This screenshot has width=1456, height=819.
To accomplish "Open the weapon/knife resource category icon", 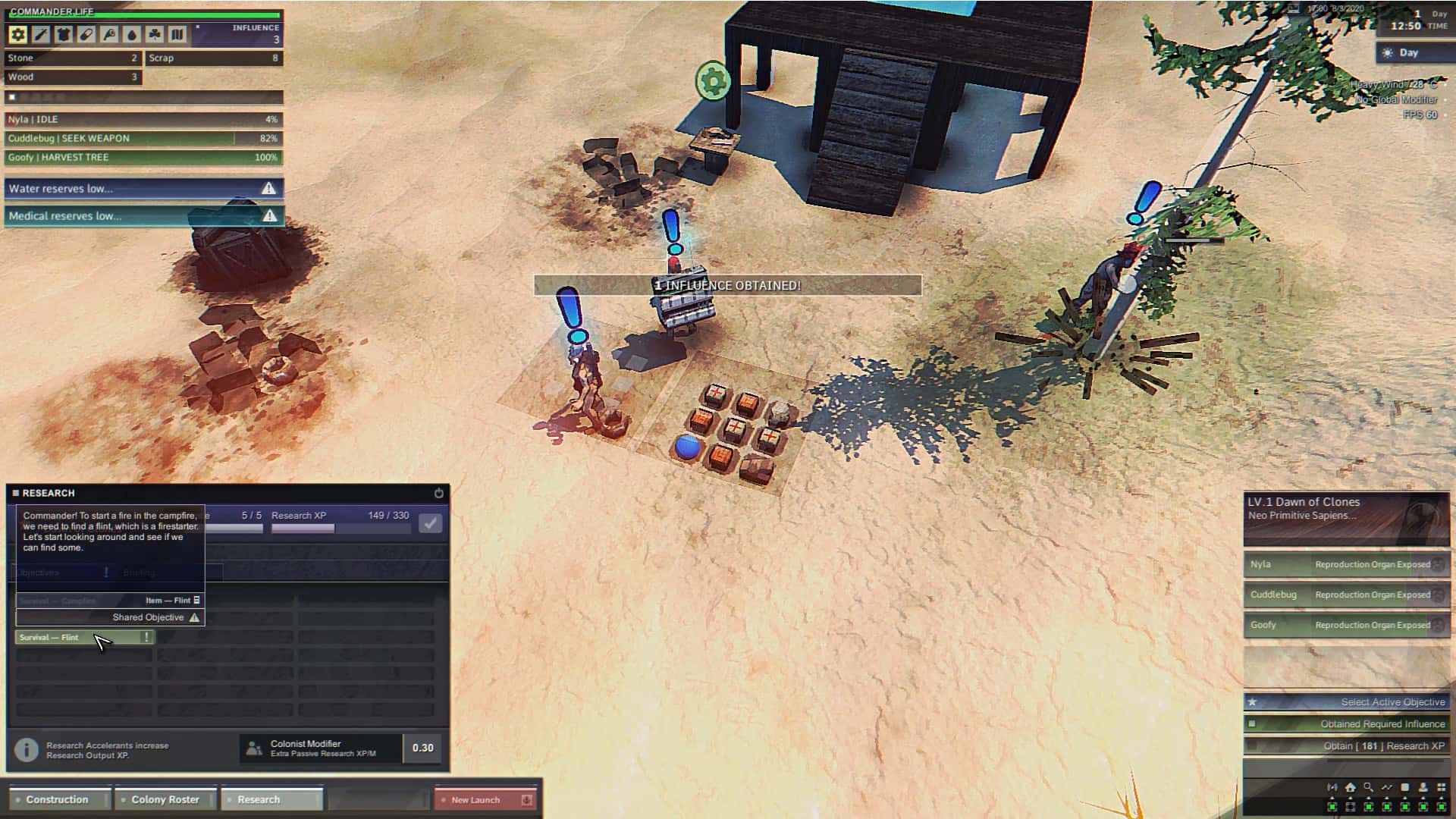I will click(x=40, y=34).
